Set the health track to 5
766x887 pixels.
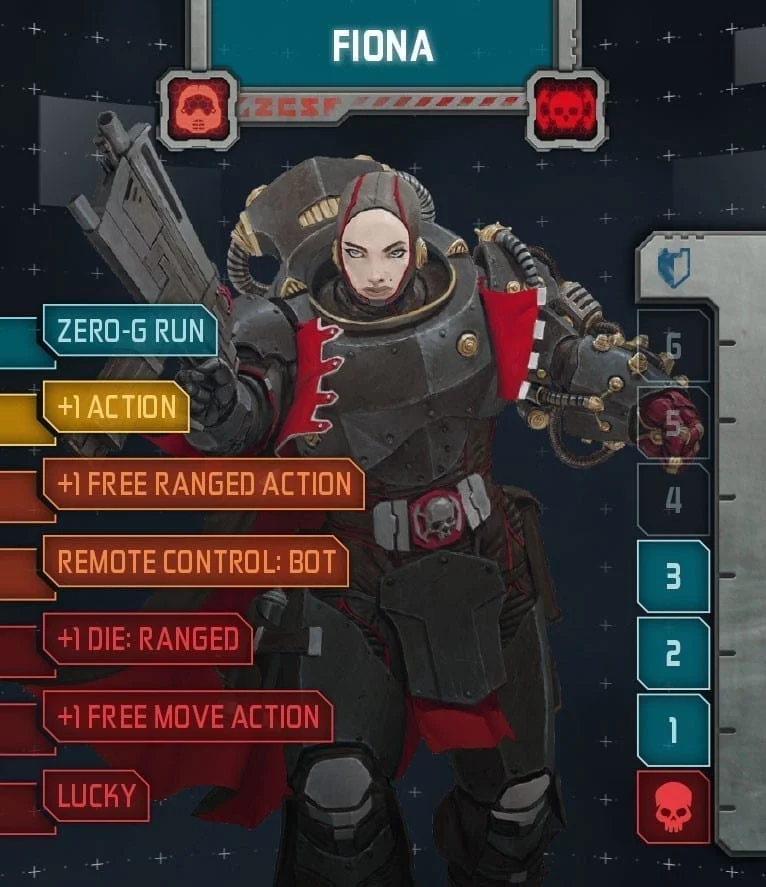click(673, 423)
